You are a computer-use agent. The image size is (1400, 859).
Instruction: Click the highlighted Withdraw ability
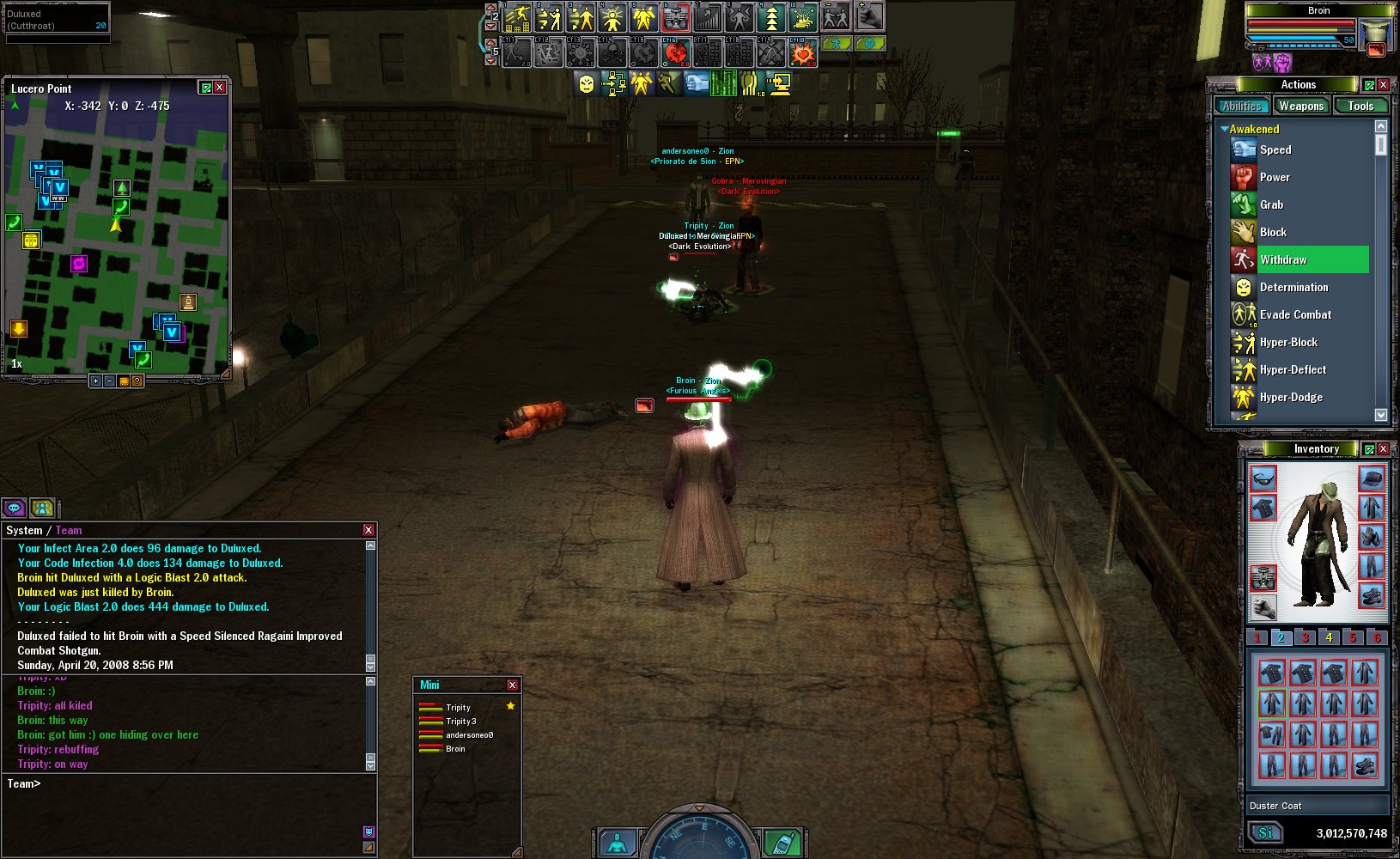point(1283,259)
